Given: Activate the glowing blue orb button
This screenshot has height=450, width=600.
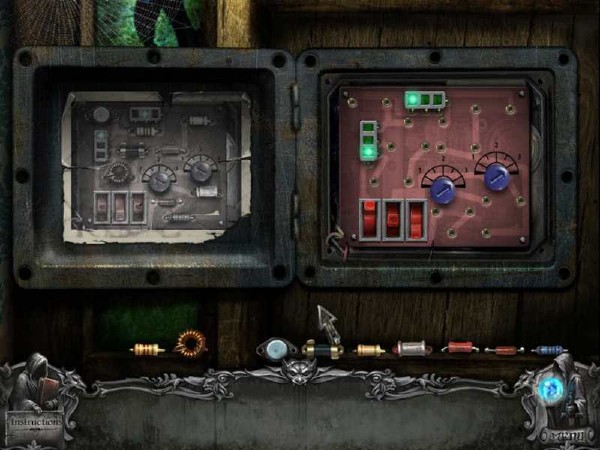Looking at the screenshot, I should point(549,388).
